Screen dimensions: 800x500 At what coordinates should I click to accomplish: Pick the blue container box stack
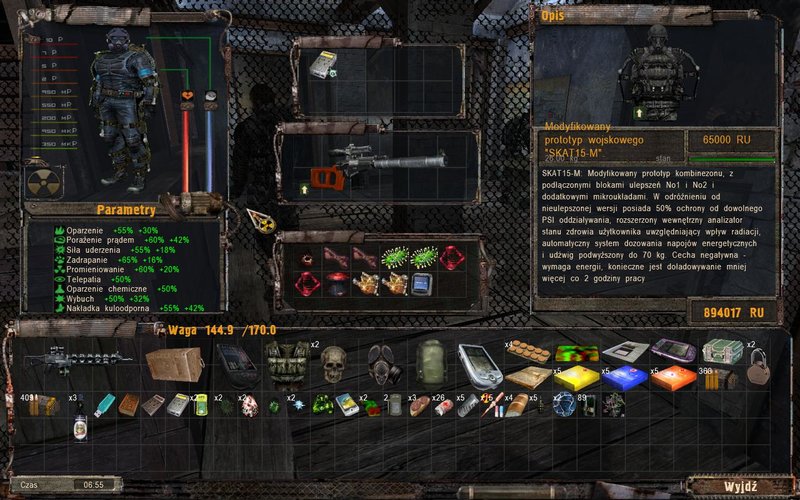(622, 377)
